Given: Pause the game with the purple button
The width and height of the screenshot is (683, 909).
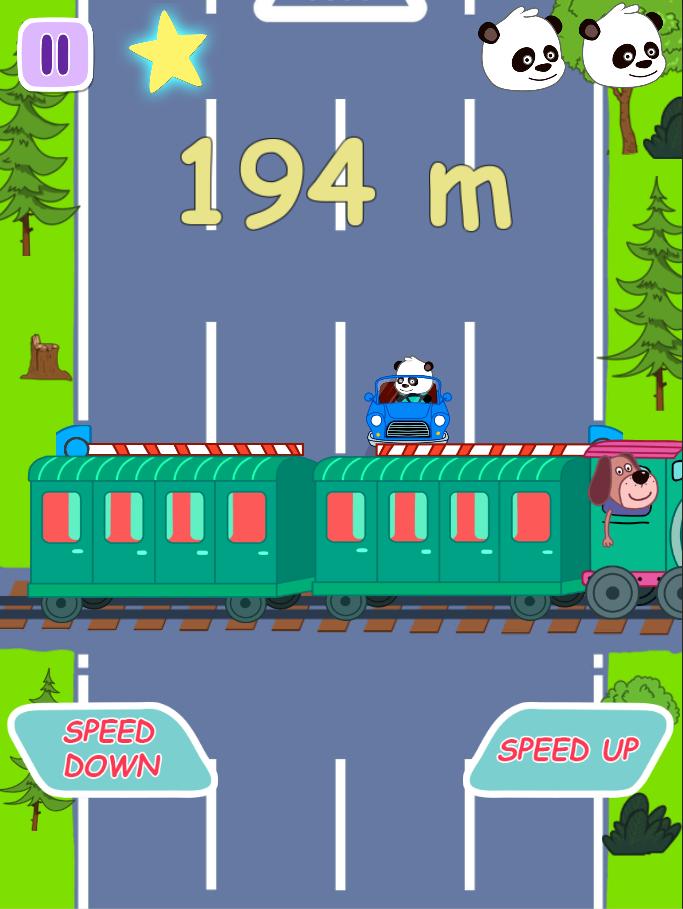Looking at the screenshot, I should 55,54.
